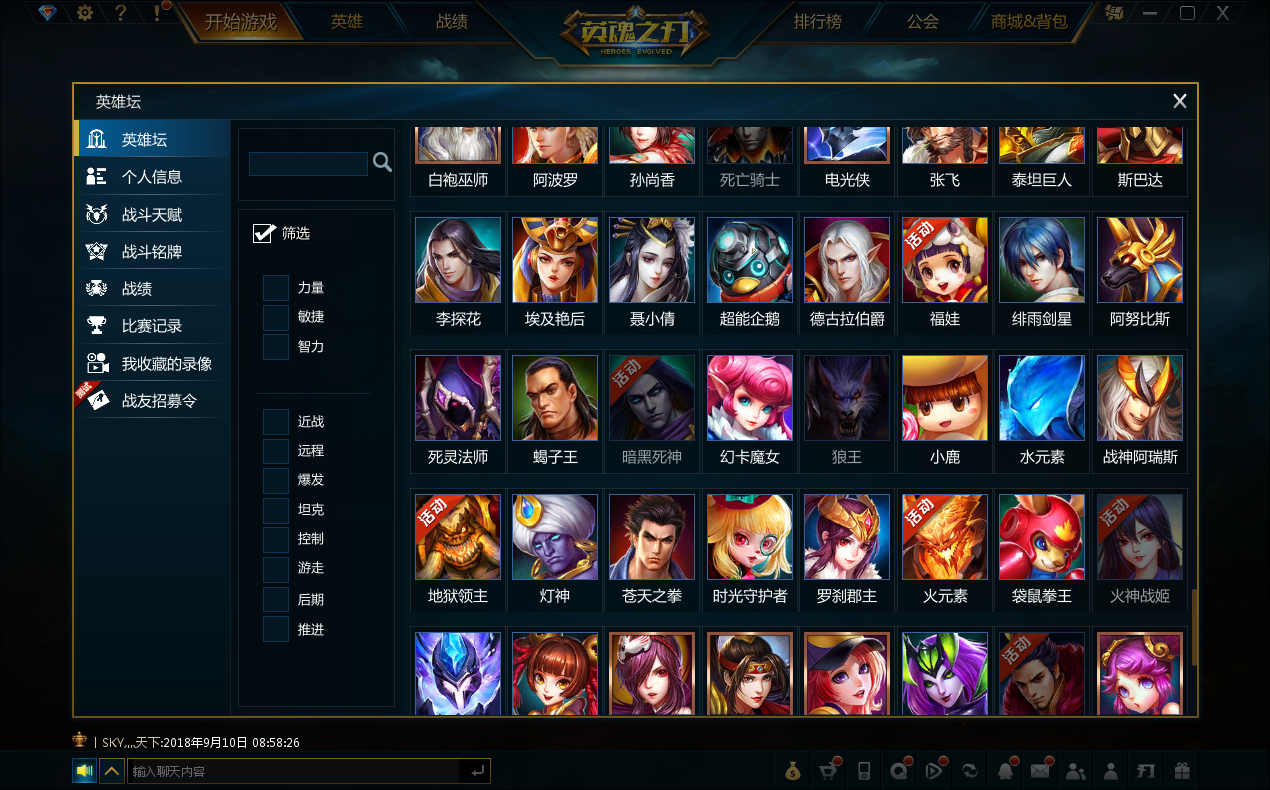
Task: Open the 开始游戏 start game tab
Action: pyautogui.click(x=240, y=22)
